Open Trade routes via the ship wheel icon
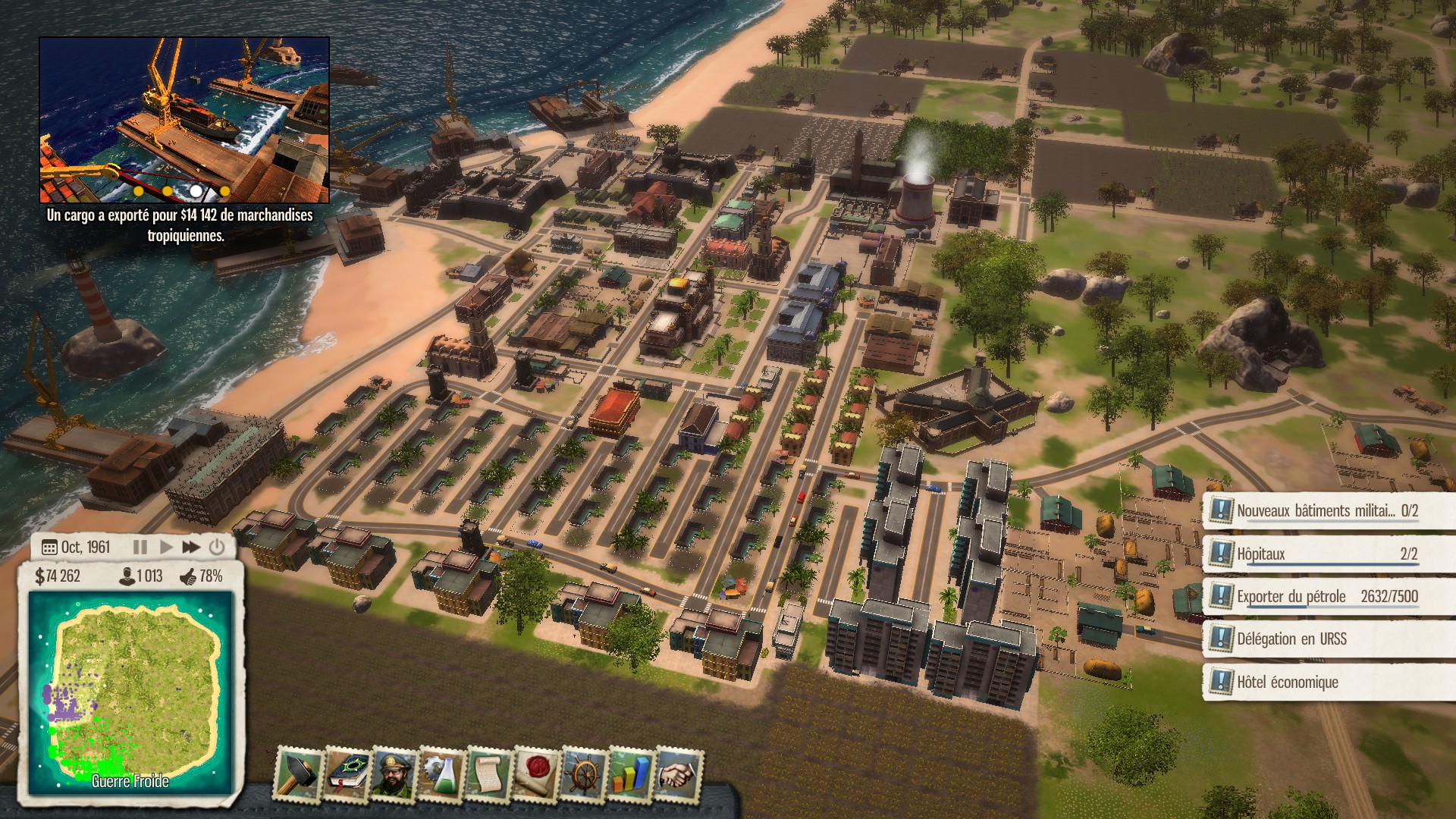The width and height of the screenshot is (1456, 819). coord(585,773)
